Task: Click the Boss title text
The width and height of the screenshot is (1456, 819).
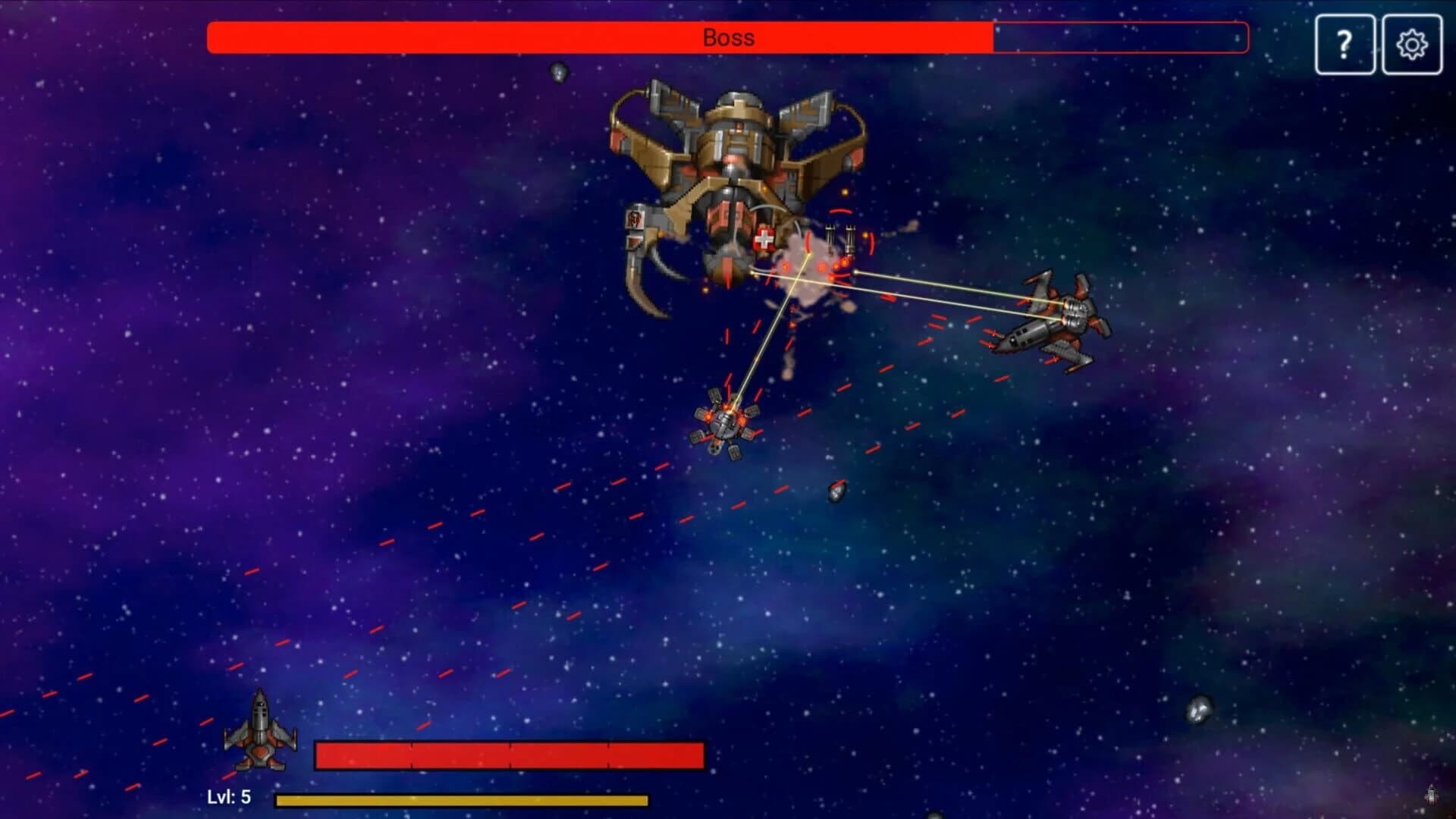Action: pos(727,37)
